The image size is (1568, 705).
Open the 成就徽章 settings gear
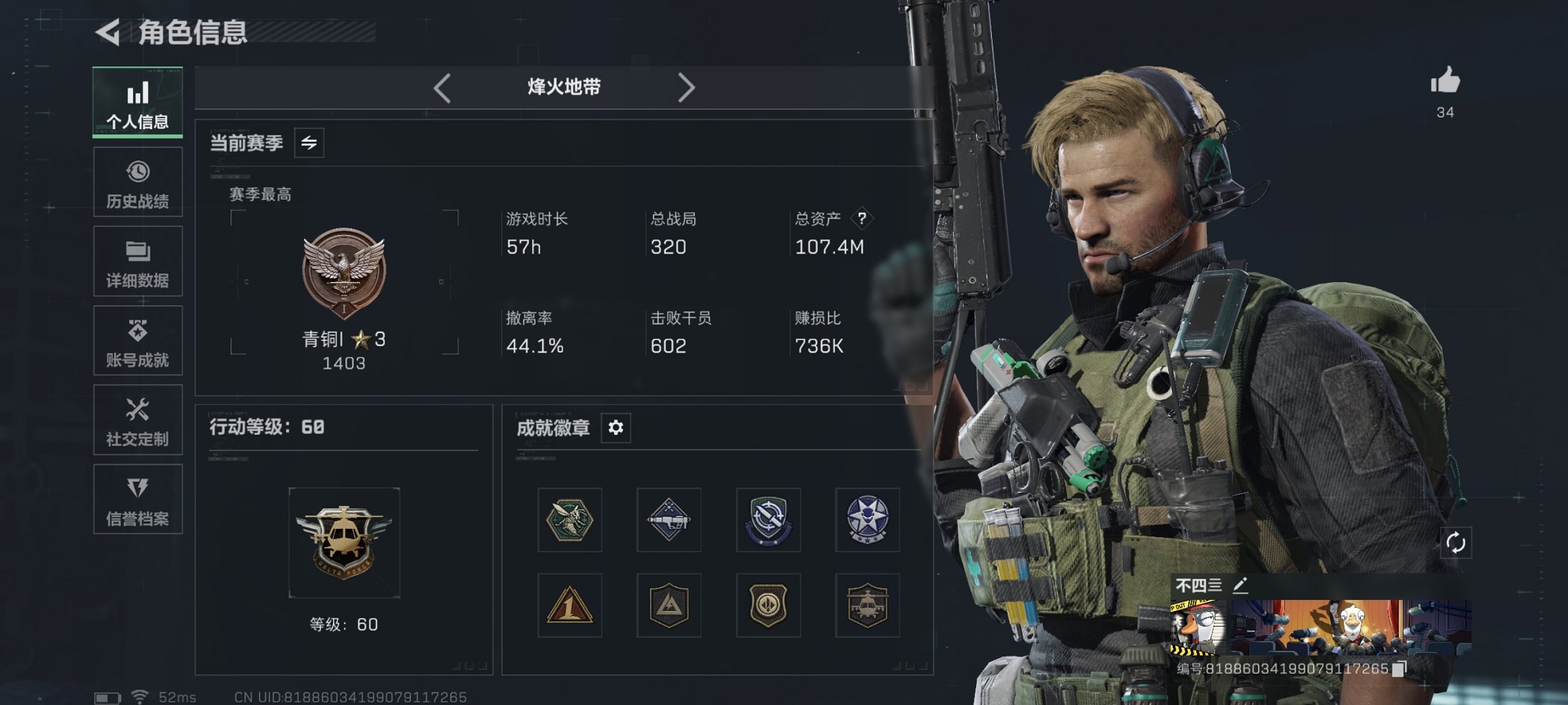tap(615, 427)
